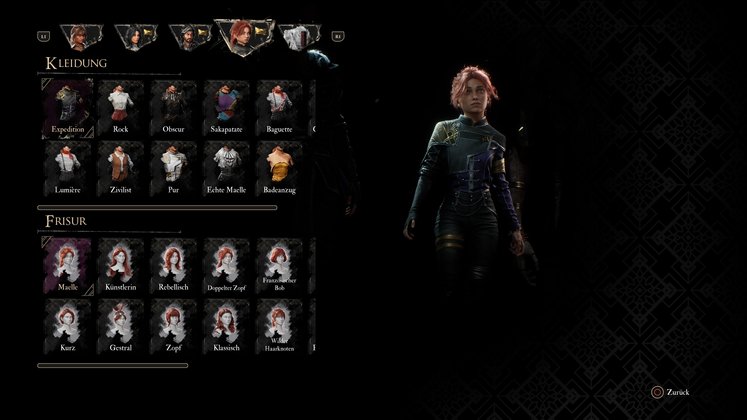Click the Zurück back button
This screenshot has height=420, width=747.
(x=673, y=393)
